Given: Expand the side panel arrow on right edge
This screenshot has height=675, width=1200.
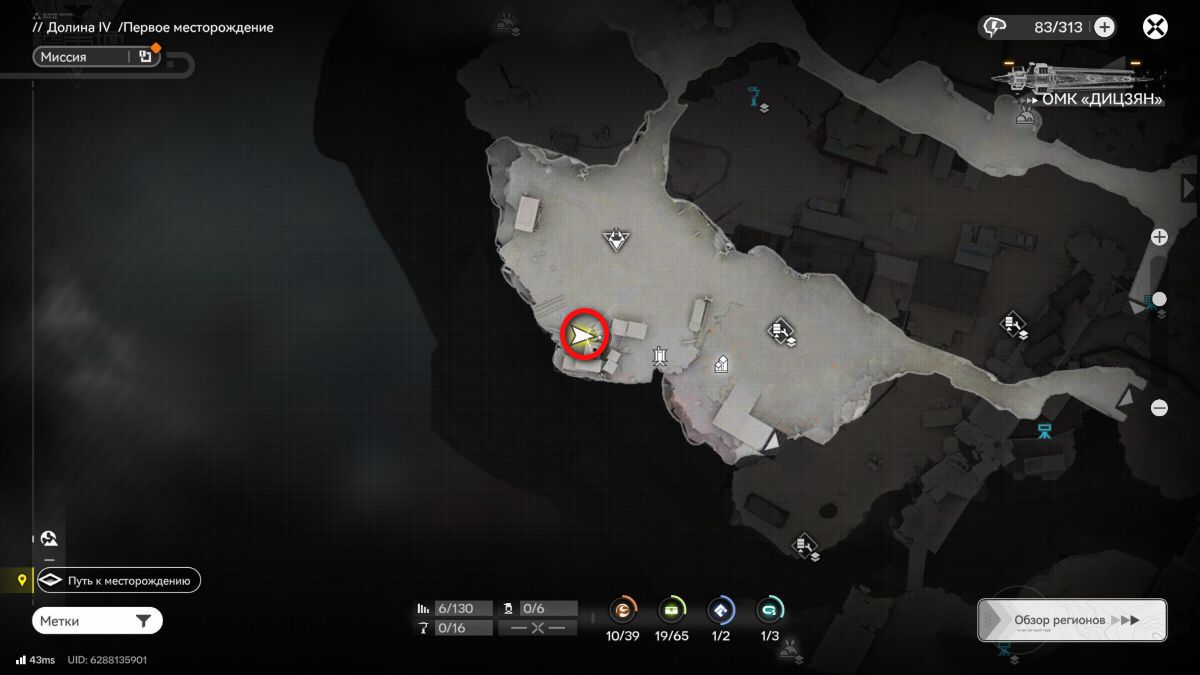Looking at the screenshot, I should pos(1189,188).
